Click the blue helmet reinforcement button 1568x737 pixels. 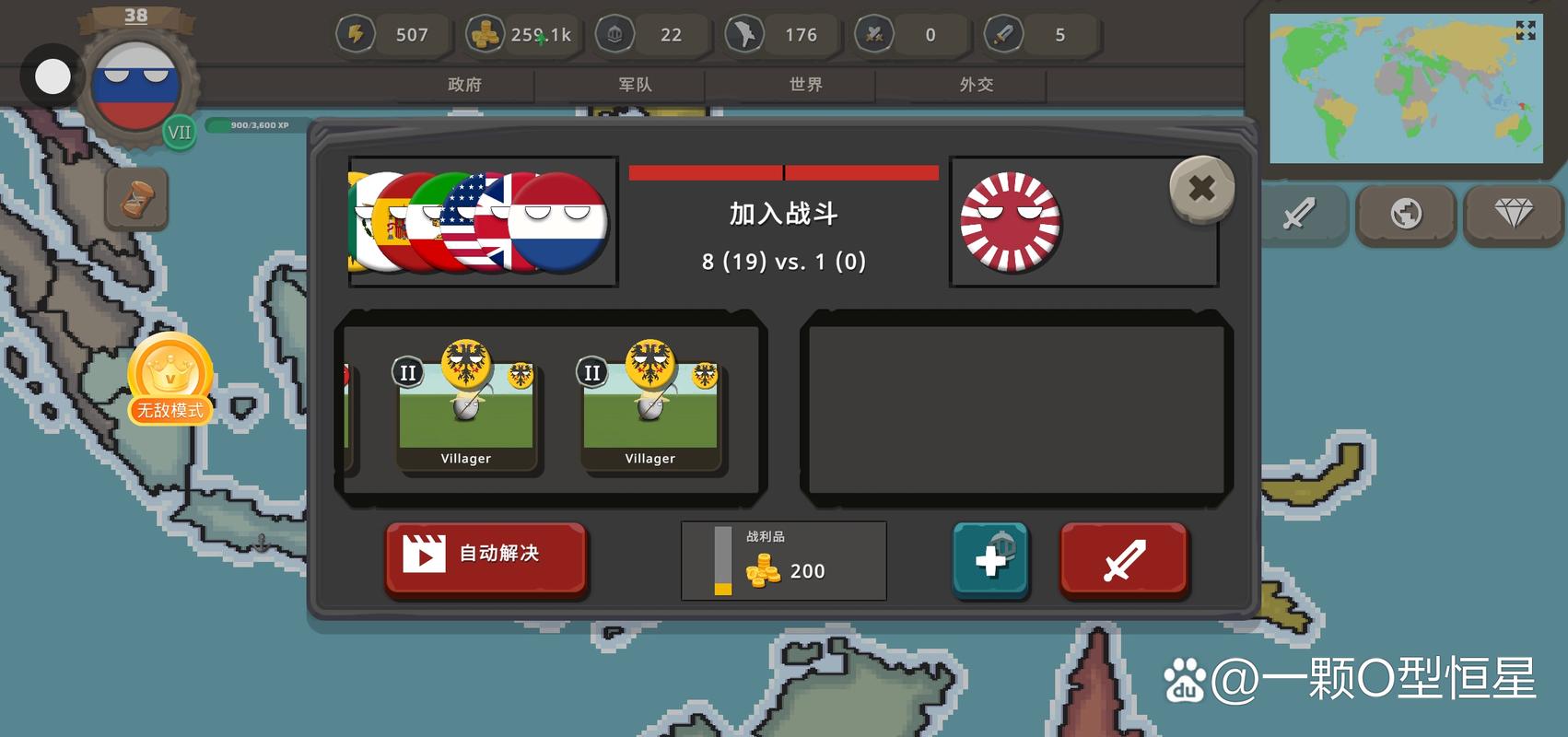point(990,558)
